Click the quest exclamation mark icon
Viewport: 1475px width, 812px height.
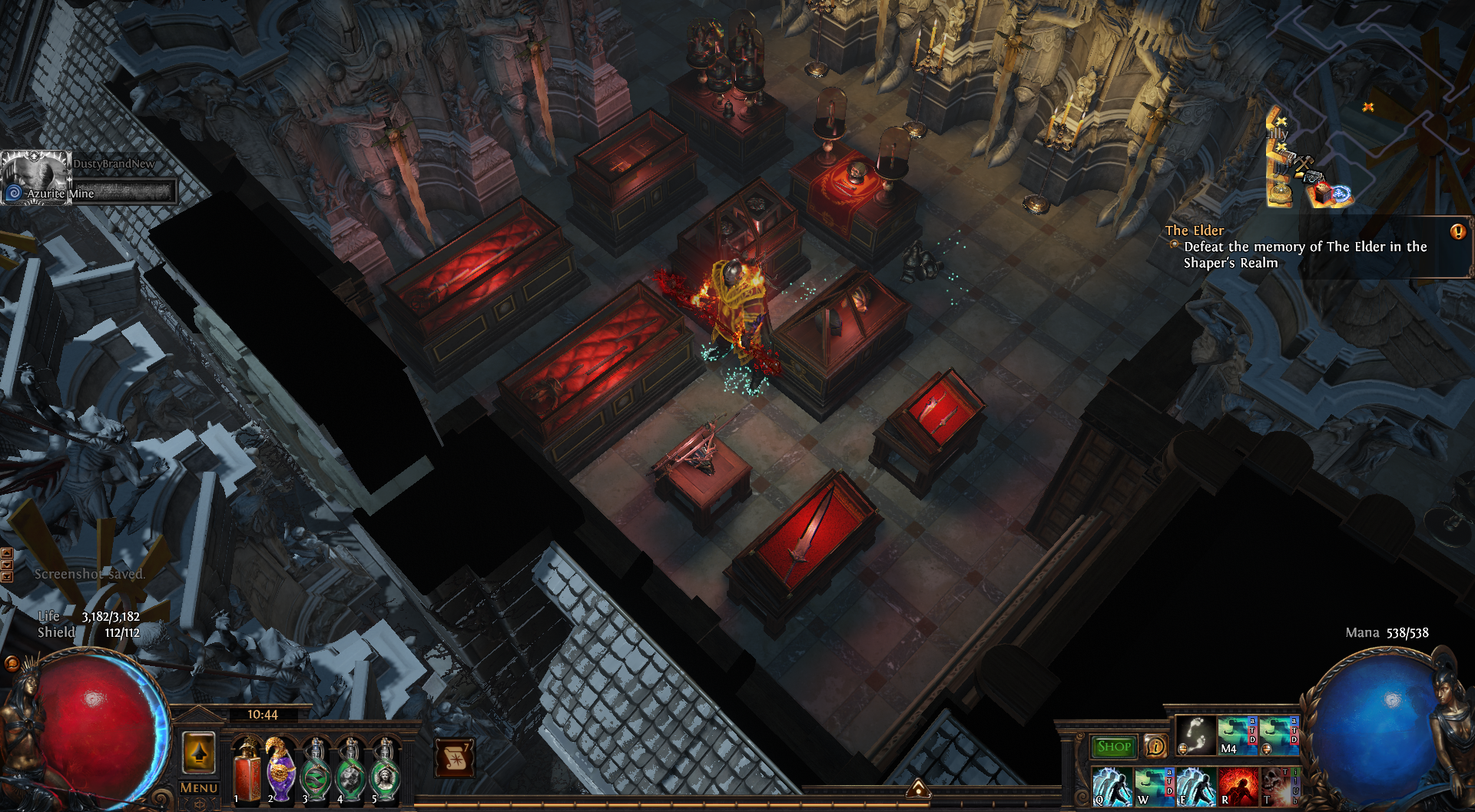1457,232
